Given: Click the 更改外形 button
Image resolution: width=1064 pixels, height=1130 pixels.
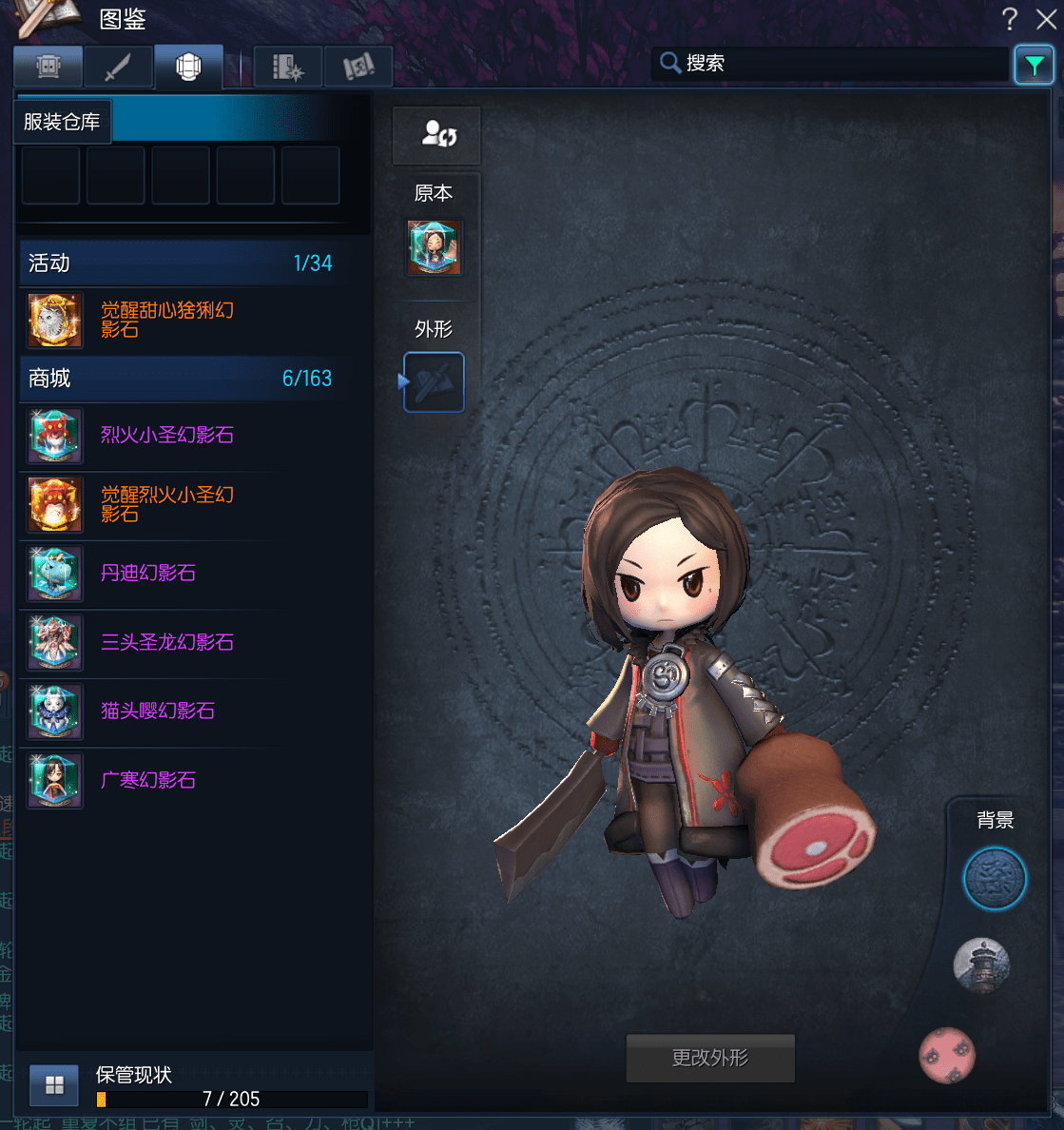Looking at the screenshot, I should pyautogui.click(x=710, y=1058).
